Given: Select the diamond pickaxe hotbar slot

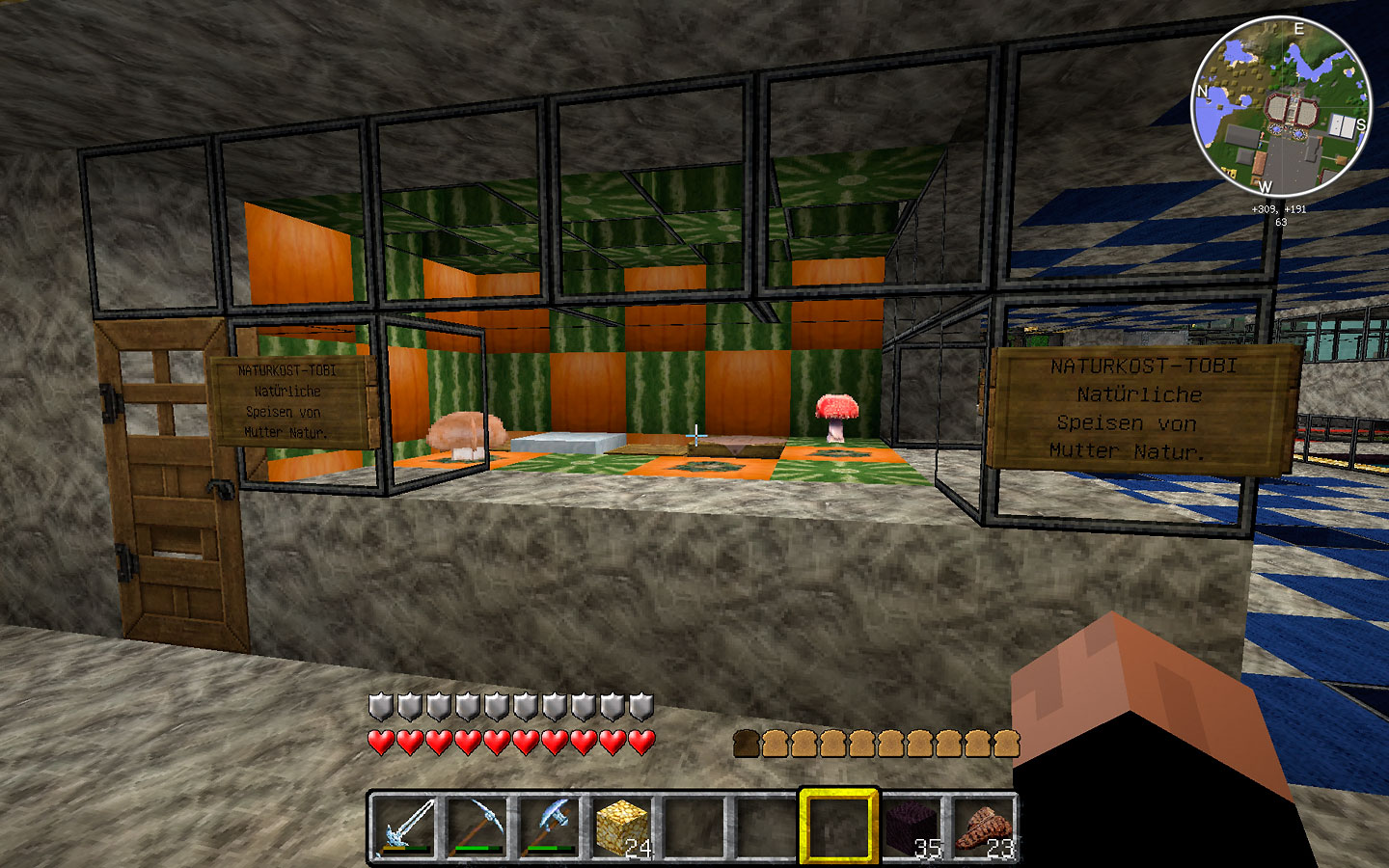Looking at the screenshot, I should 477,827.
